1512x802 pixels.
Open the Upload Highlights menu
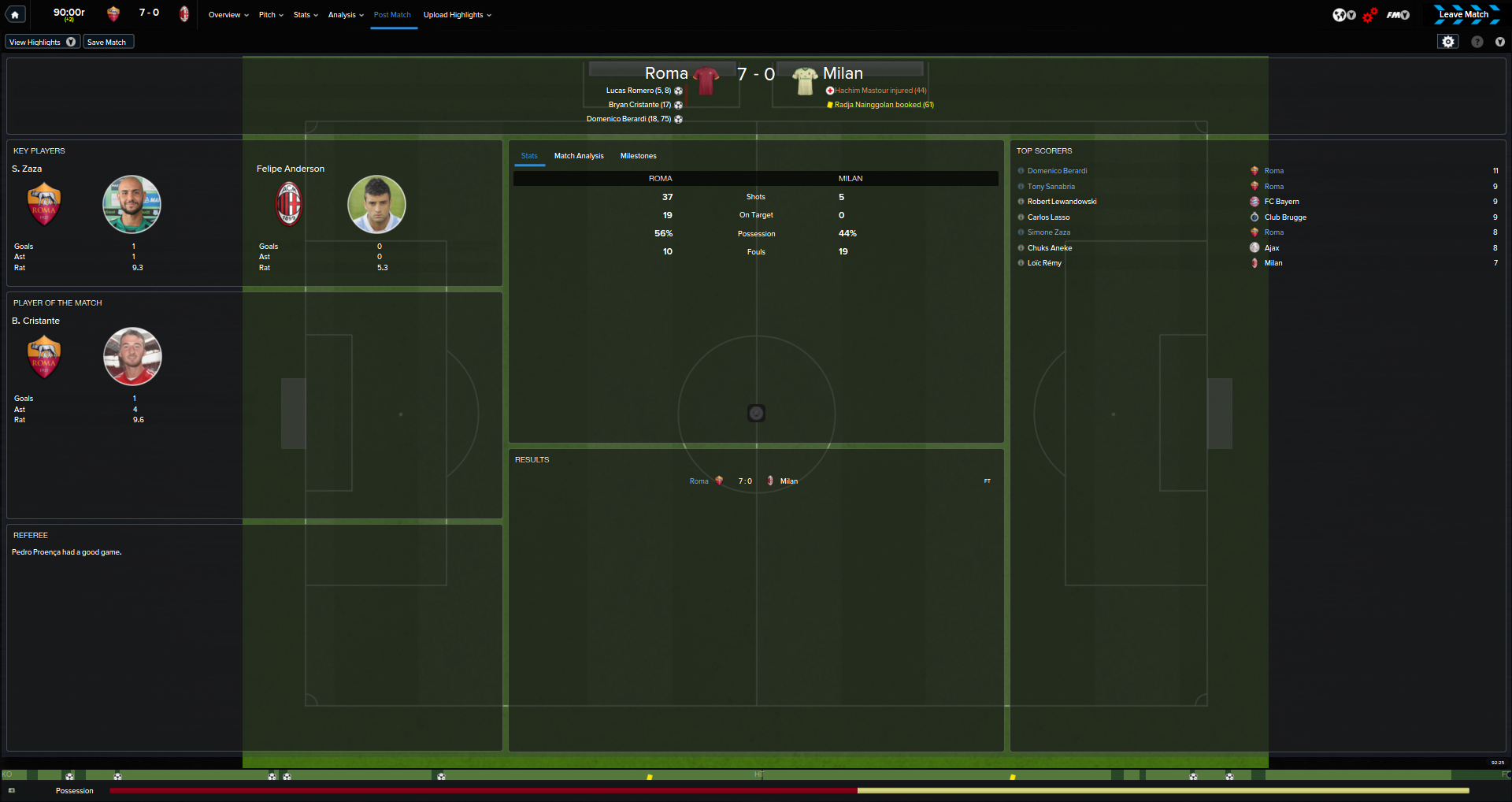coord(457,15)
